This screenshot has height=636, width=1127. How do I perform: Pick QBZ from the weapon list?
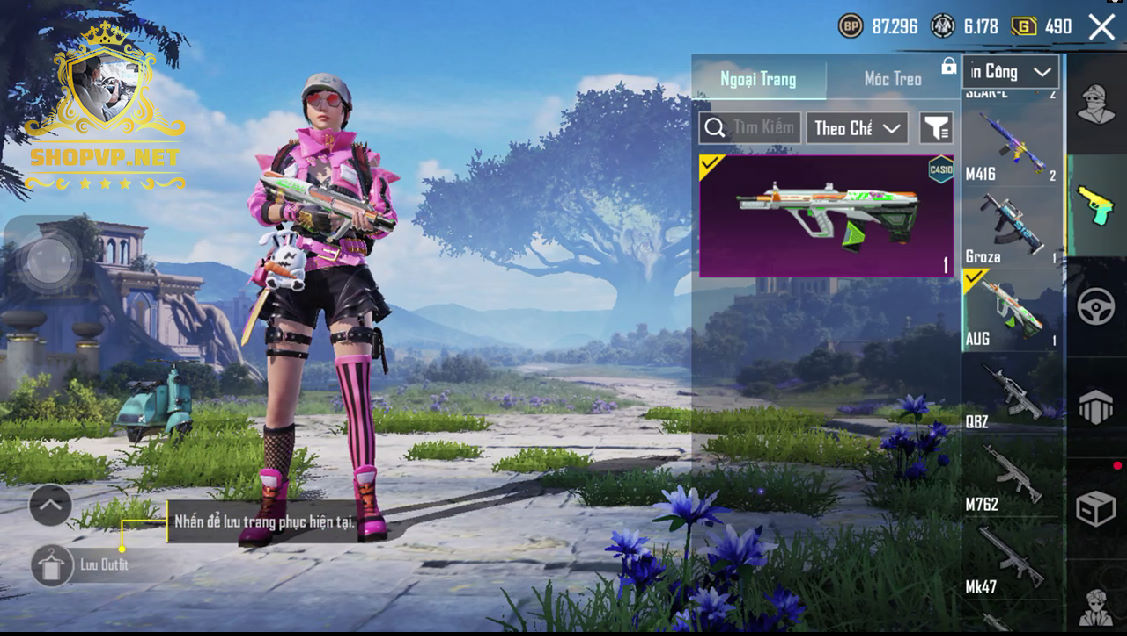pyautogui.click(x=1011, y=392)
